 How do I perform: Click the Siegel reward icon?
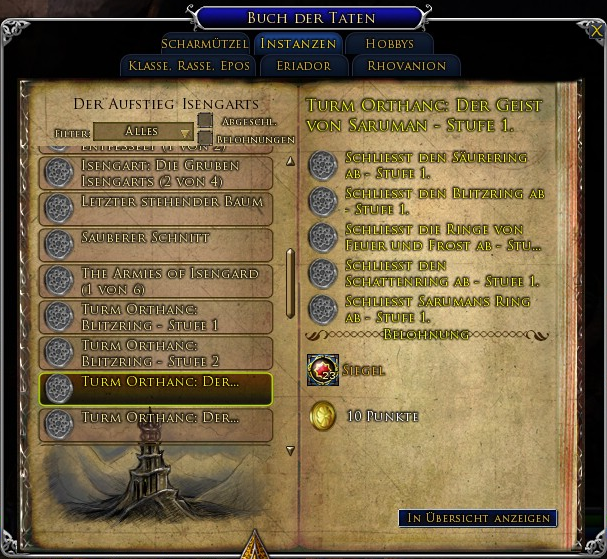click(x=322, y=370)
